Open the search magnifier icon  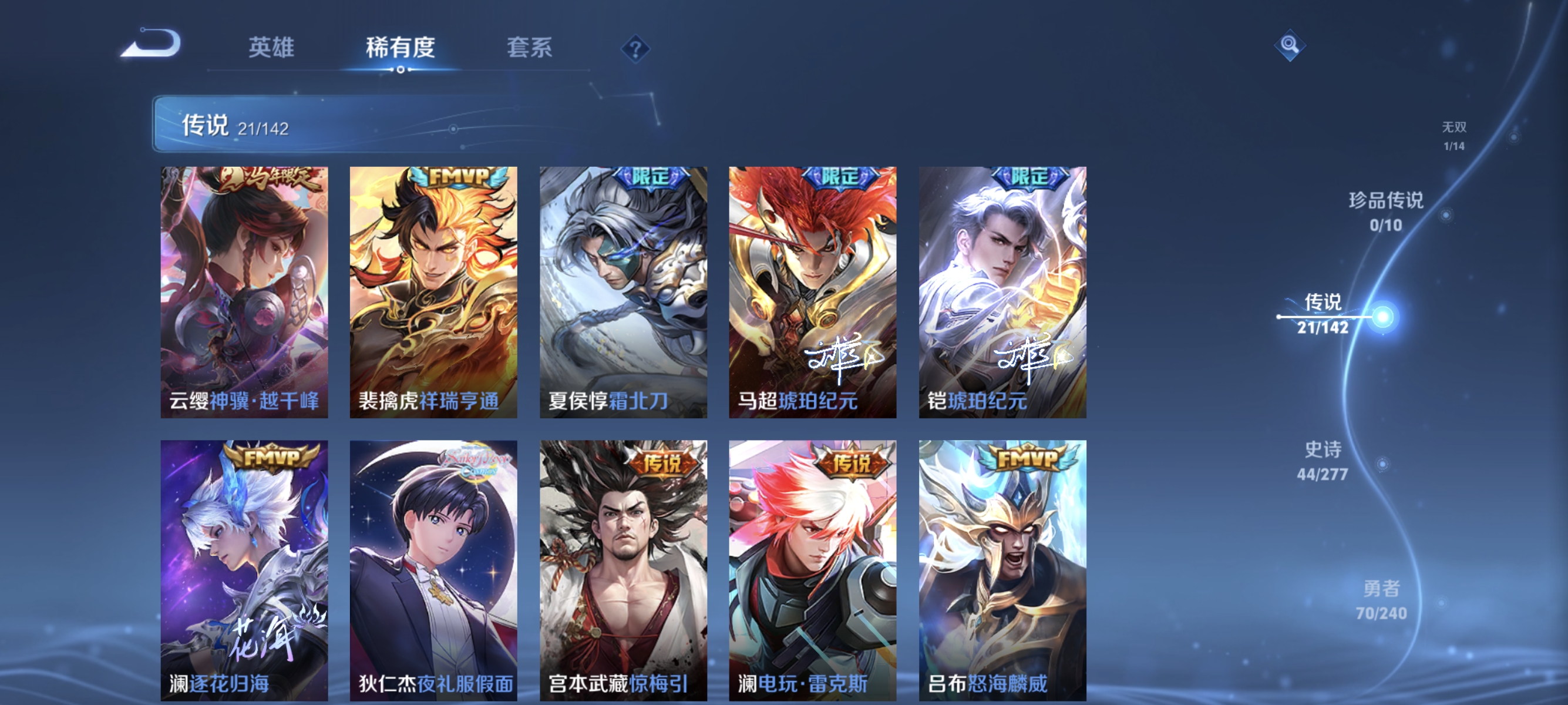1291,46
